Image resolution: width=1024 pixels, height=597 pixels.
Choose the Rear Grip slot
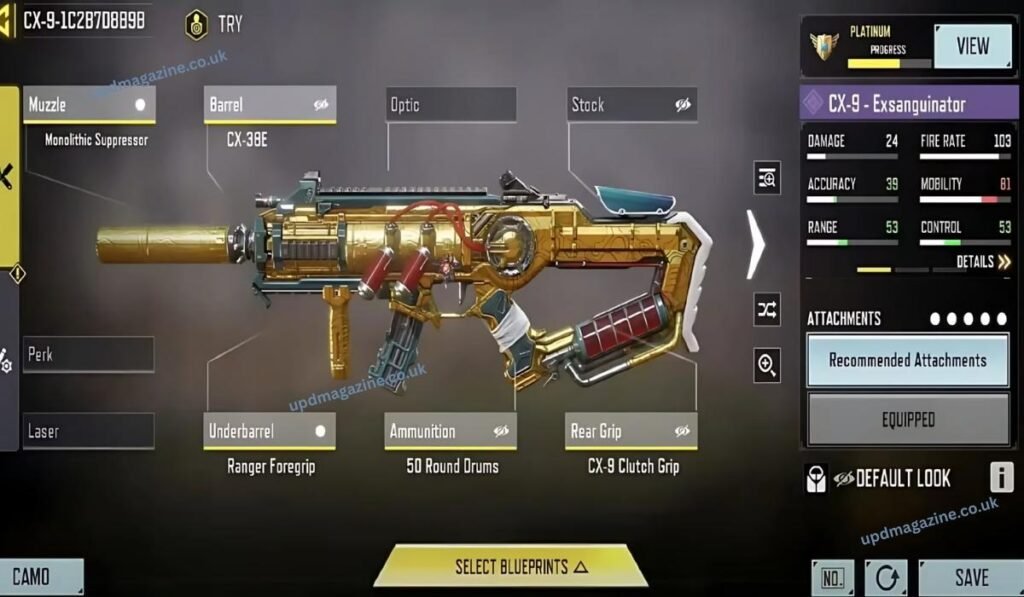click(632, 432)
